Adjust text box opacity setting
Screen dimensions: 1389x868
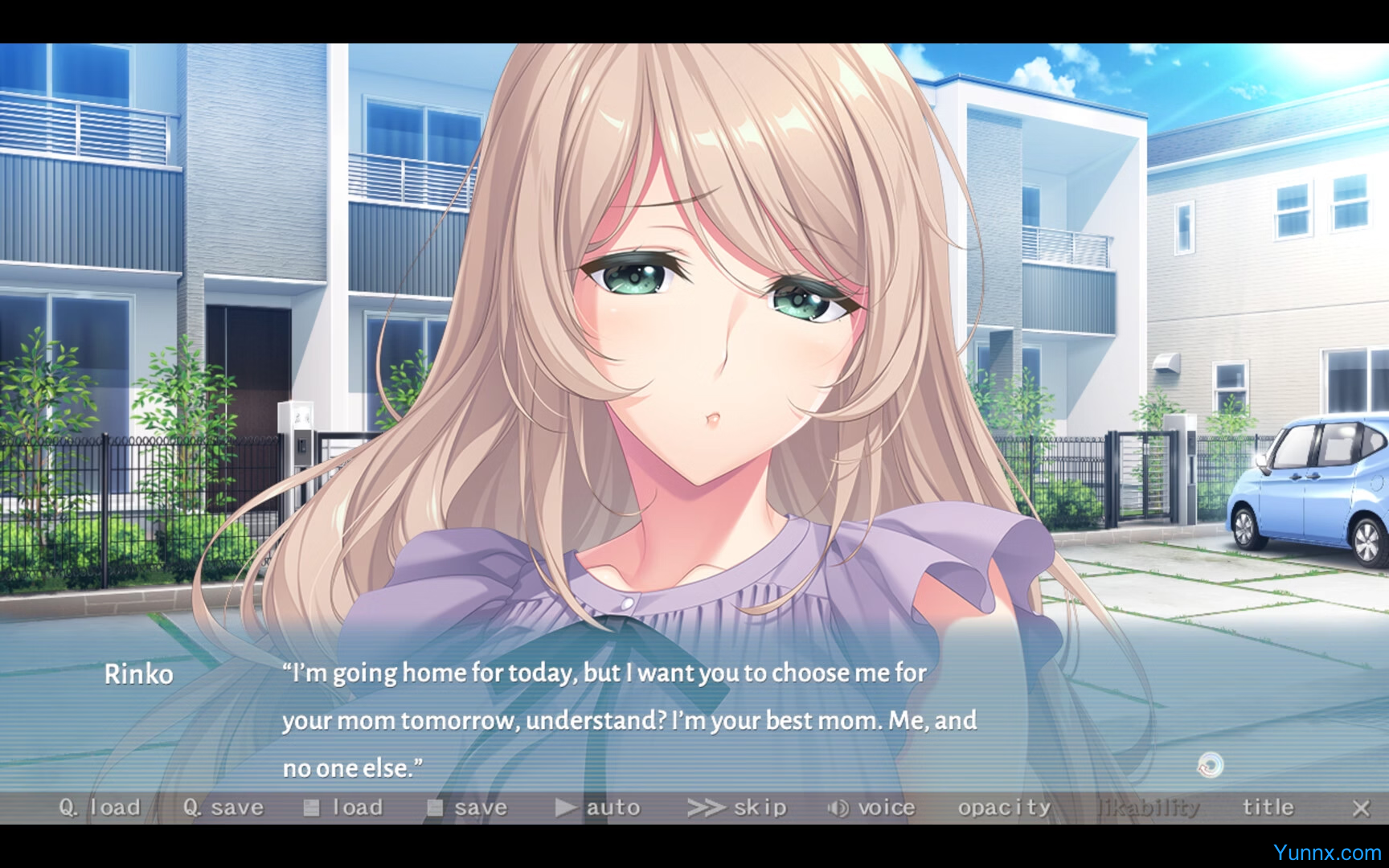(x=1004, y=808)
